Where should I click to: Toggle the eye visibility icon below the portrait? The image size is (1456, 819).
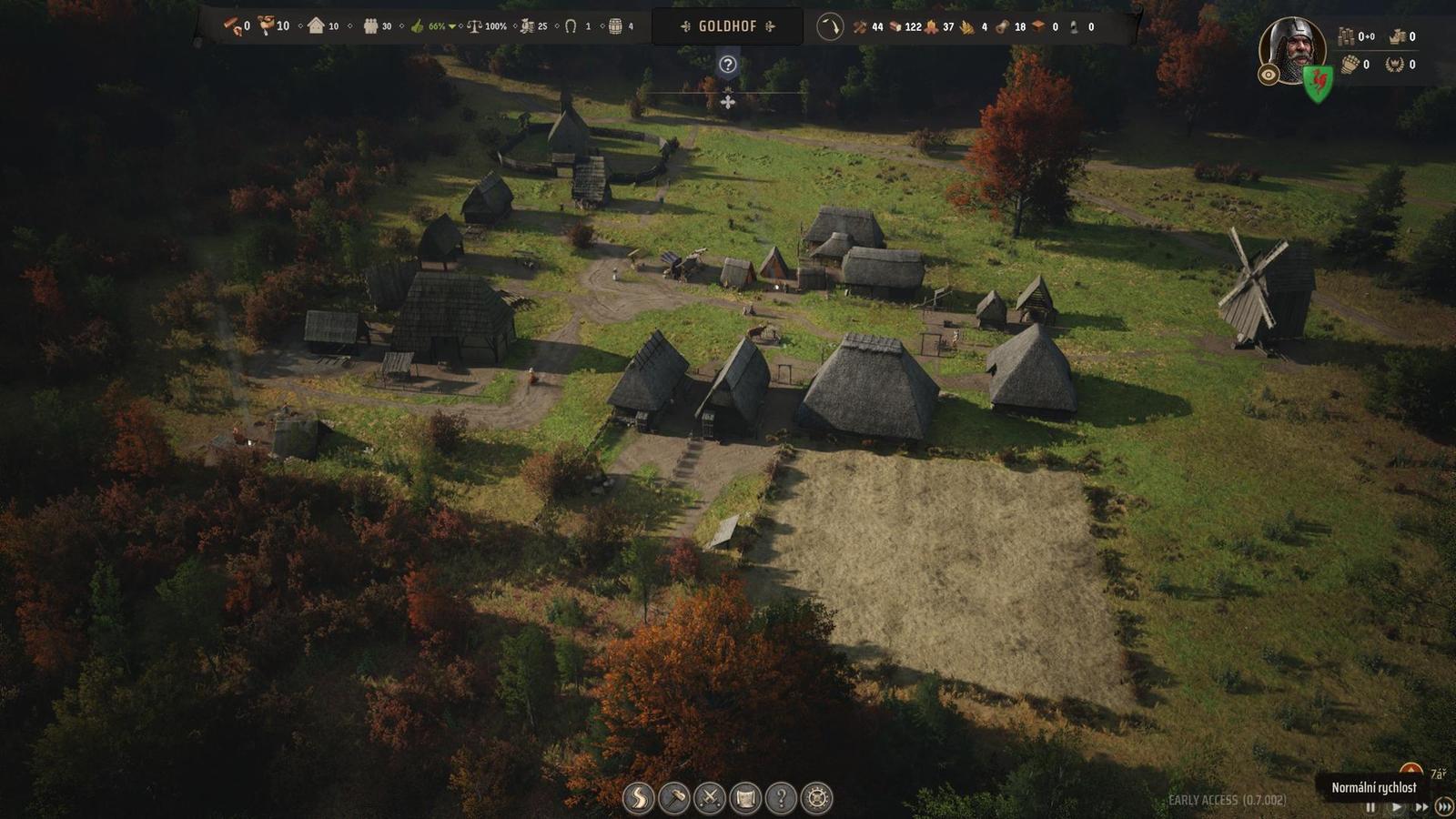[x=1268, y=76]
